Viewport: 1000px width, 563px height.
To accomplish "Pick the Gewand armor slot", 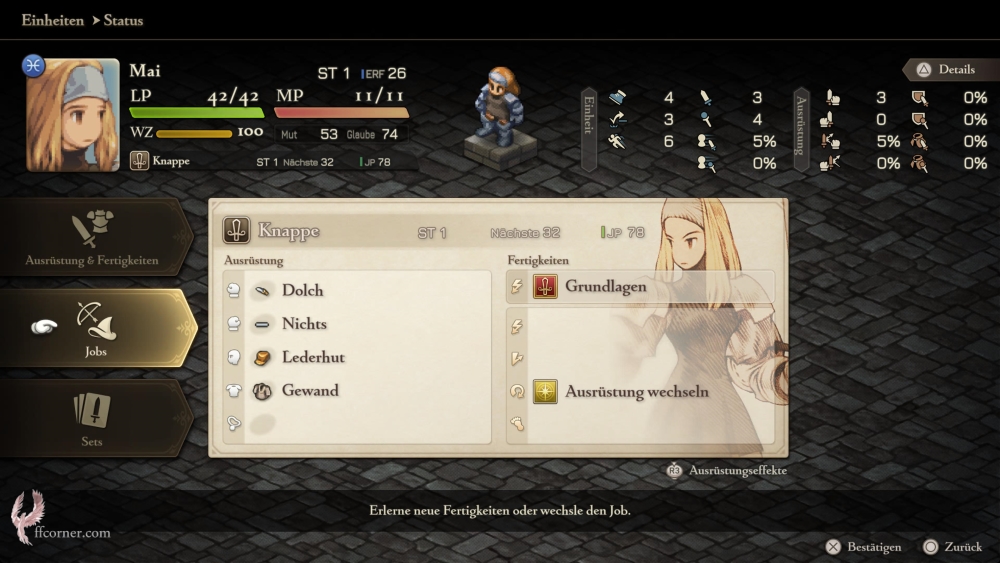I will [x=310, y=390].
